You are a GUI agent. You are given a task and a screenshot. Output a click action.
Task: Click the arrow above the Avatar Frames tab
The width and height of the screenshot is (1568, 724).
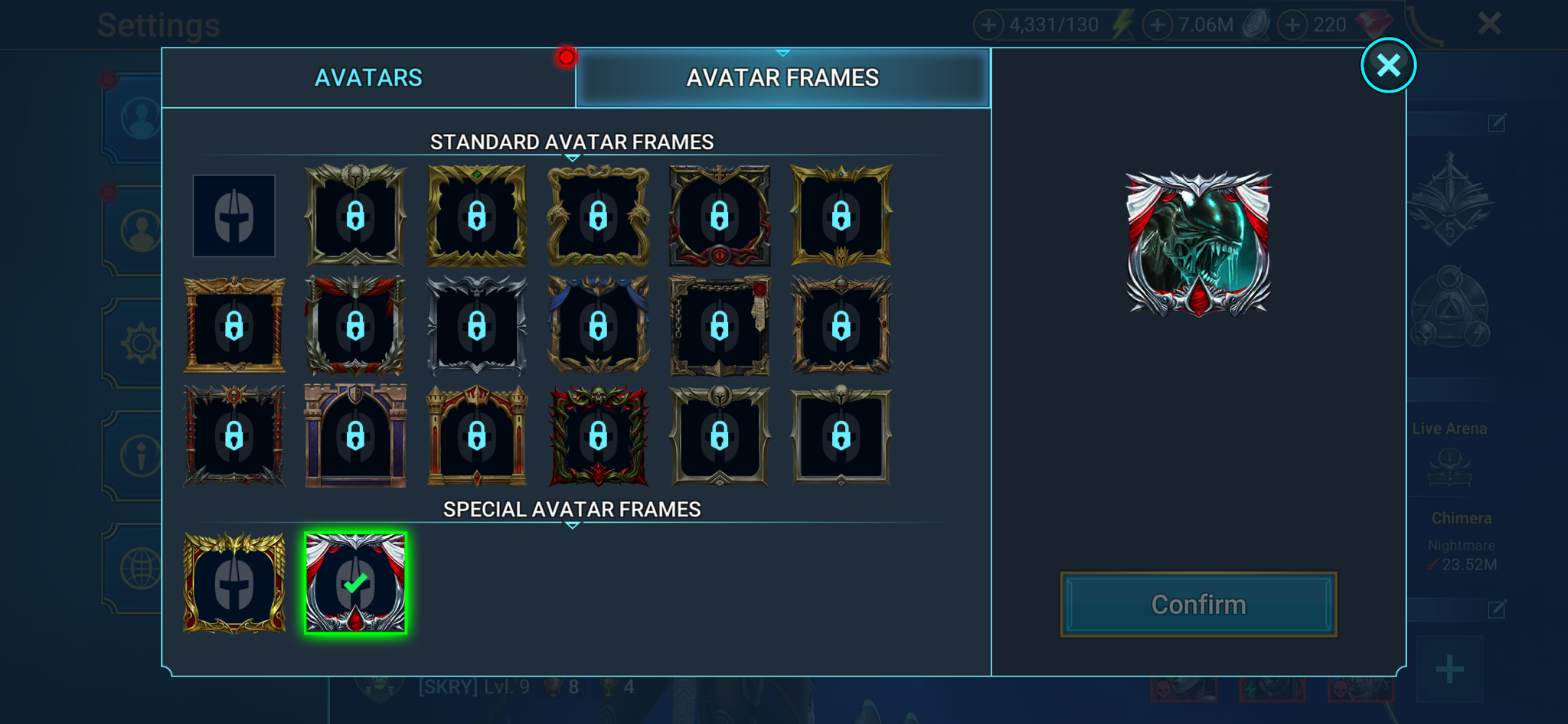782,52
